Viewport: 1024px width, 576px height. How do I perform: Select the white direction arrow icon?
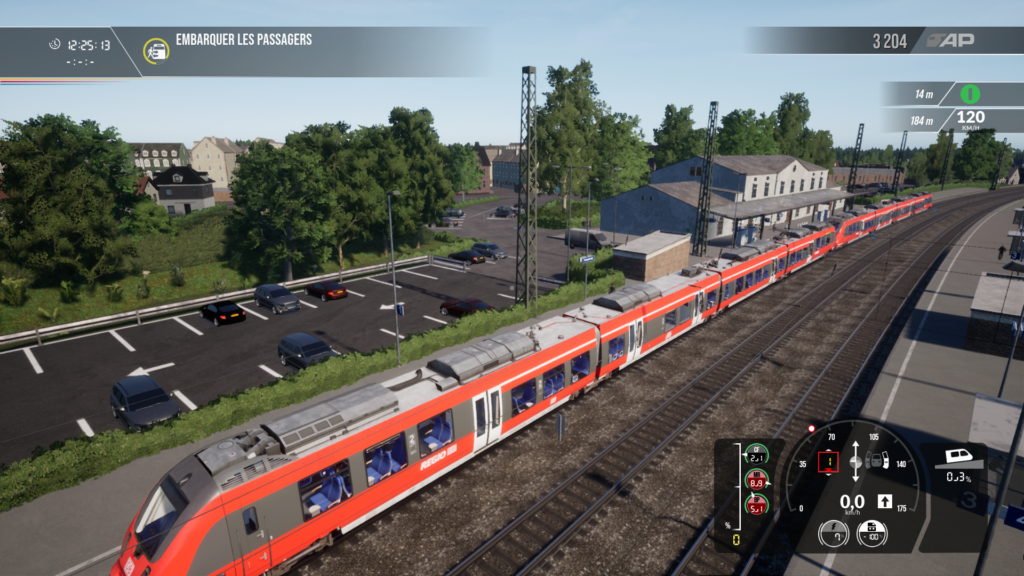(x=884, y=501)
